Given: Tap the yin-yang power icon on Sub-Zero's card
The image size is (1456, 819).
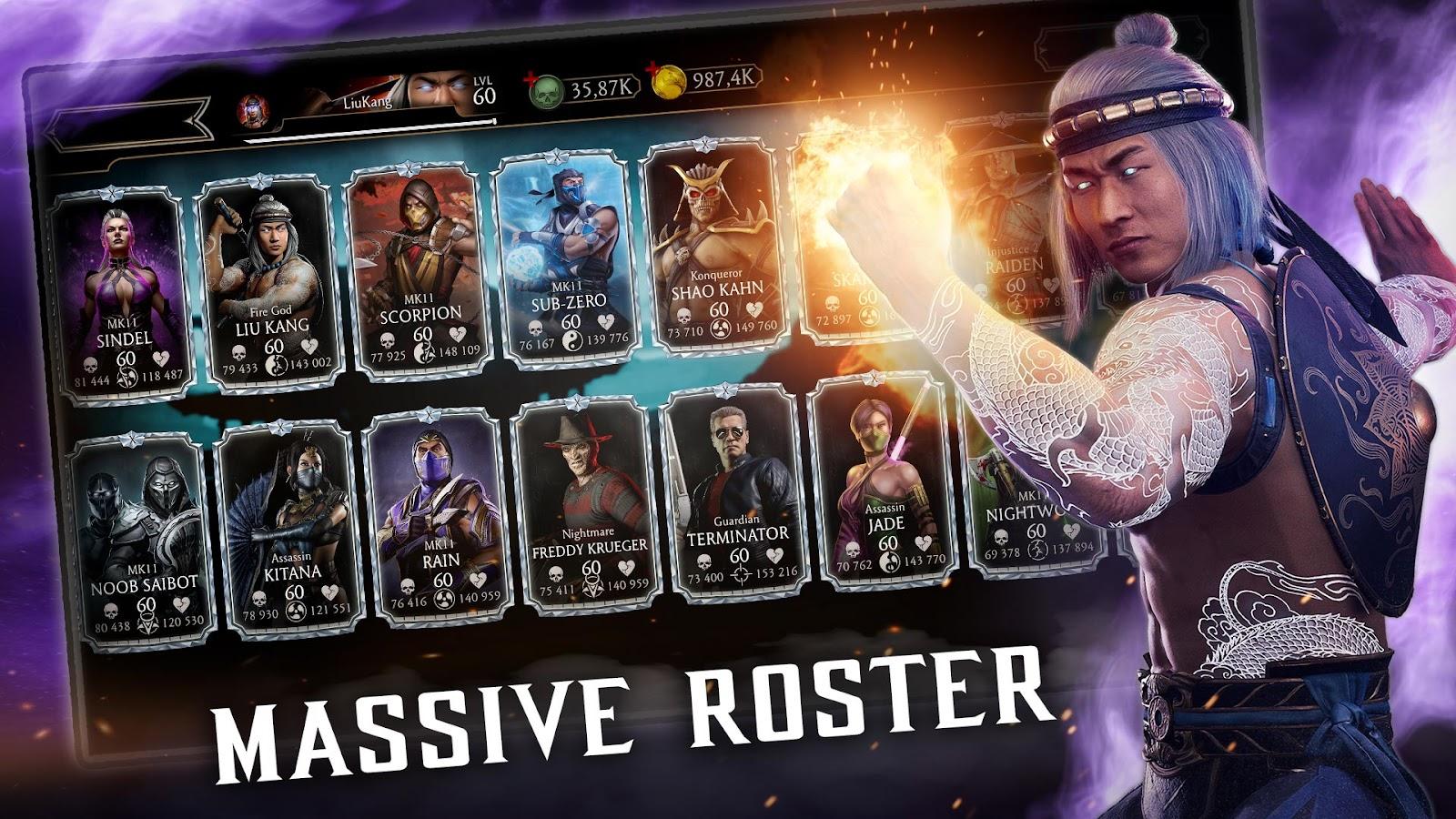Looking at the screenshot, I should point(573,341).
